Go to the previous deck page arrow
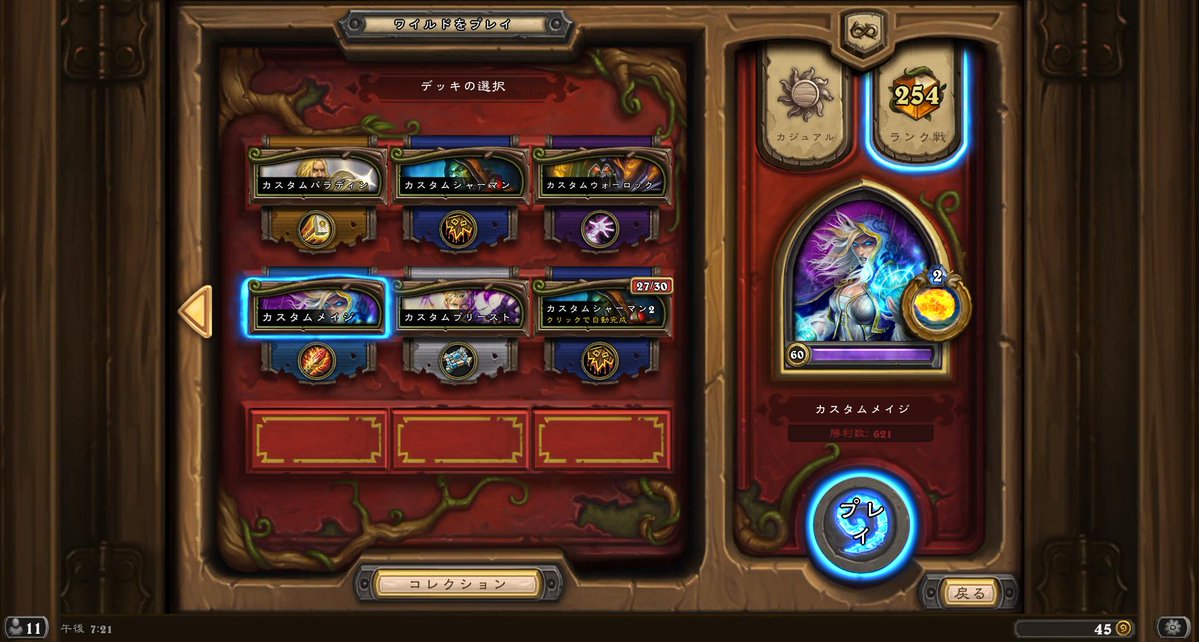The width and height of the screenshot is (1199, 642). [x=195, y=311]
